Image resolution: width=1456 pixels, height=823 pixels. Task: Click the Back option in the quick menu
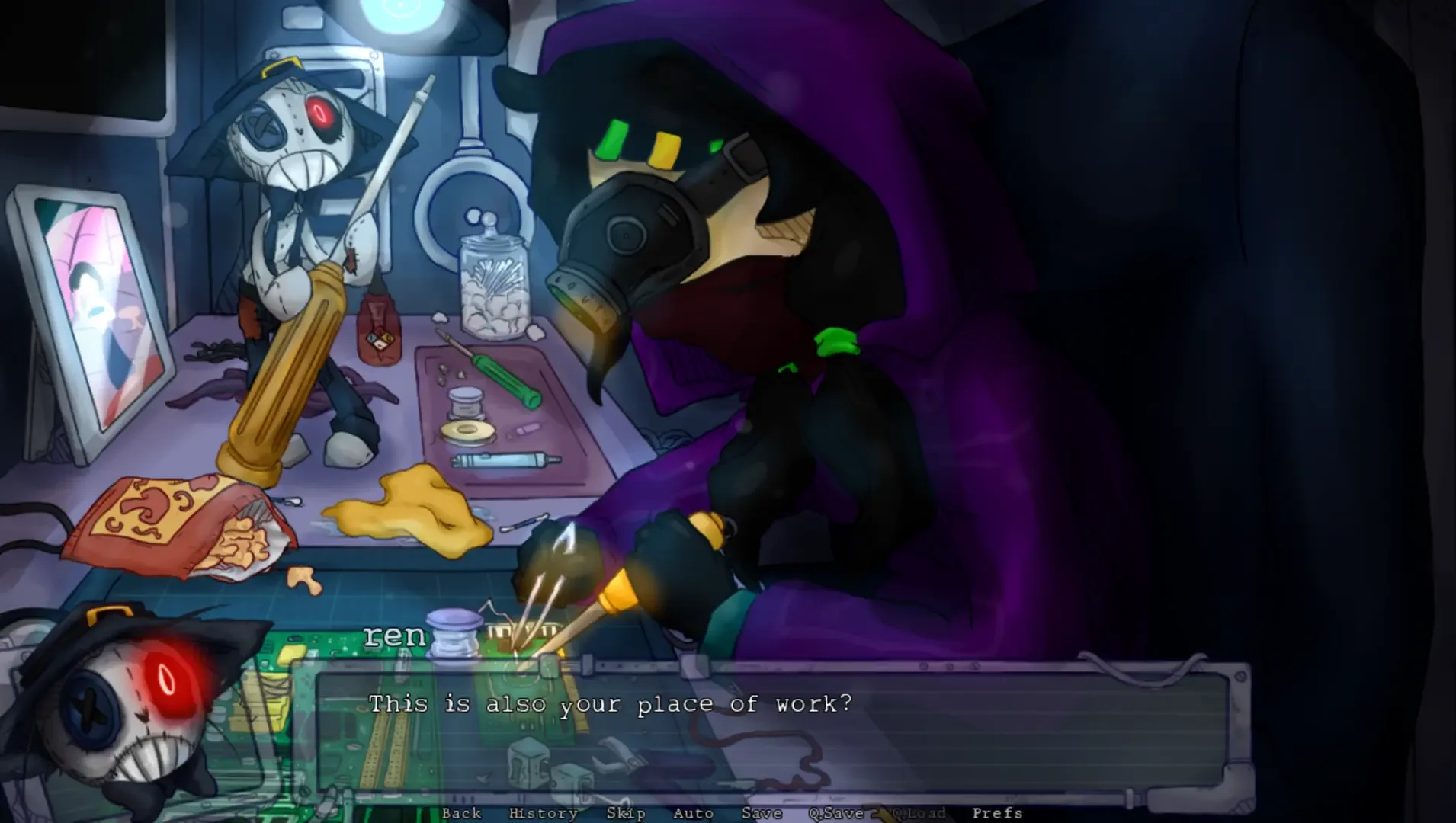click(x=460, y=813)
